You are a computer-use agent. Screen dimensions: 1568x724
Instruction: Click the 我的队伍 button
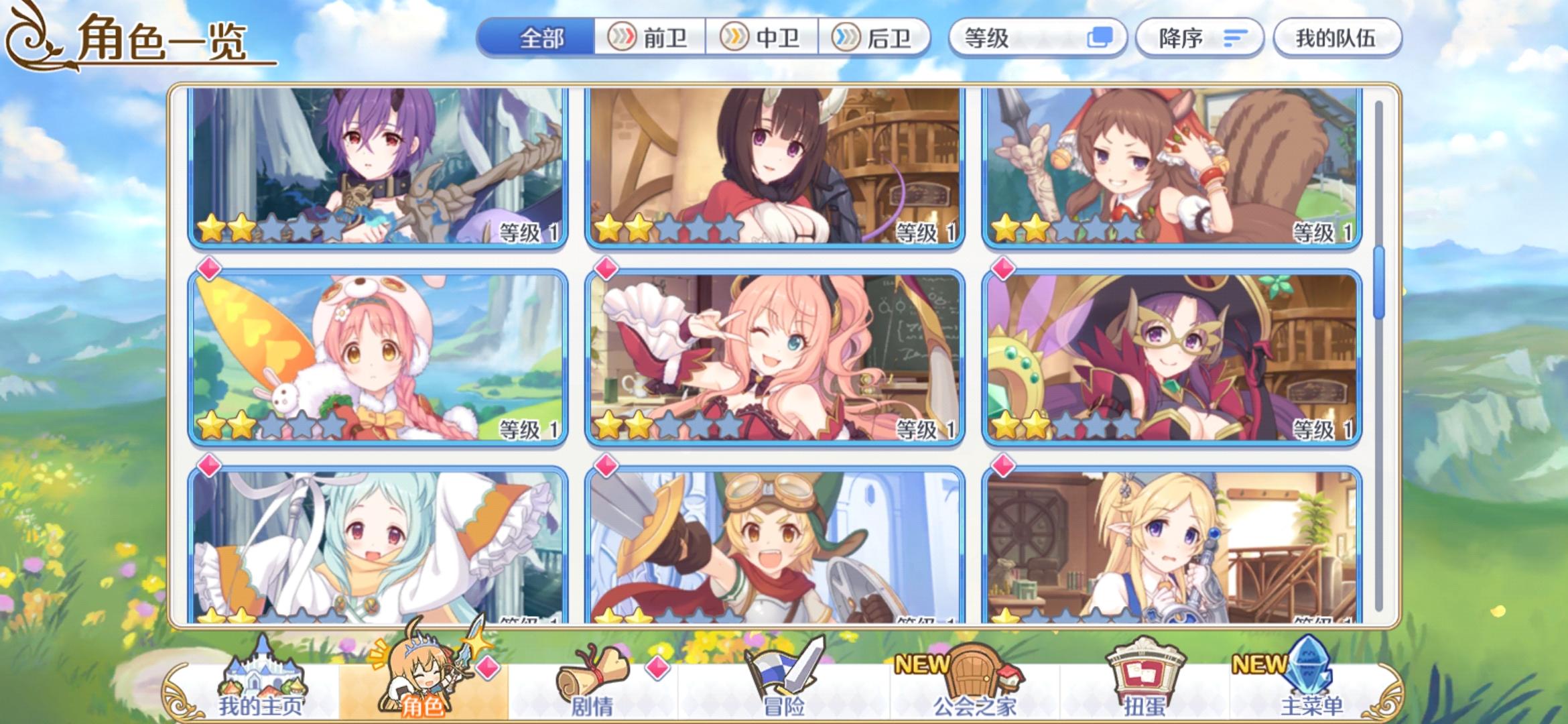1337,38
